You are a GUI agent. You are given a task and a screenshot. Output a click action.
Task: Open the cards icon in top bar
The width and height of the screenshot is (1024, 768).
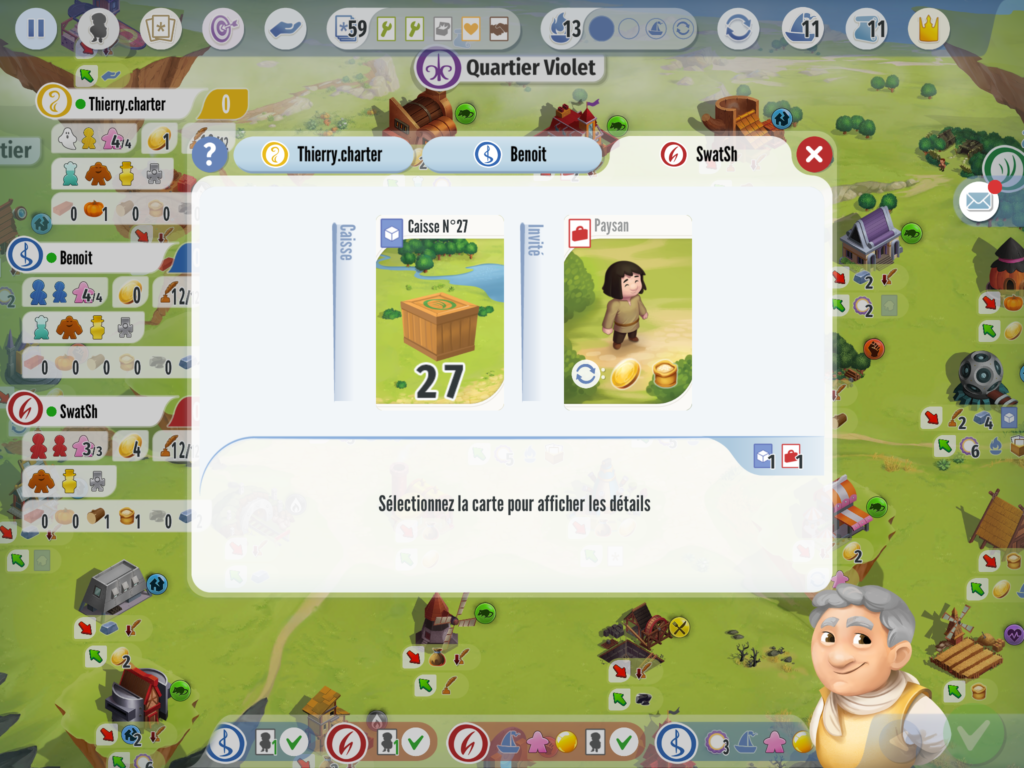coord(162,28)
